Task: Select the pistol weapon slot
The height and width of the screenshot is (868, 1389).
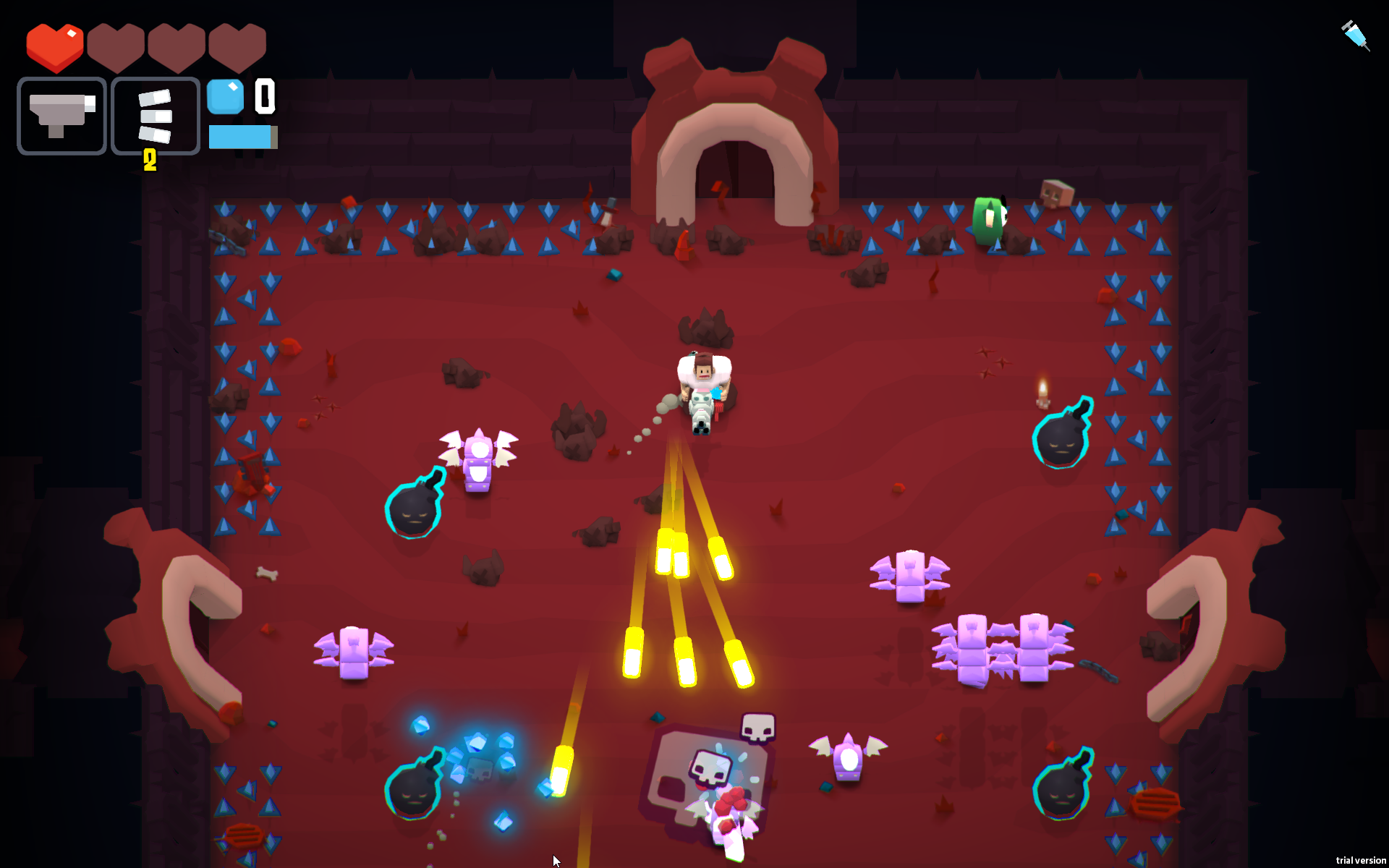Action: click(62, 116)
